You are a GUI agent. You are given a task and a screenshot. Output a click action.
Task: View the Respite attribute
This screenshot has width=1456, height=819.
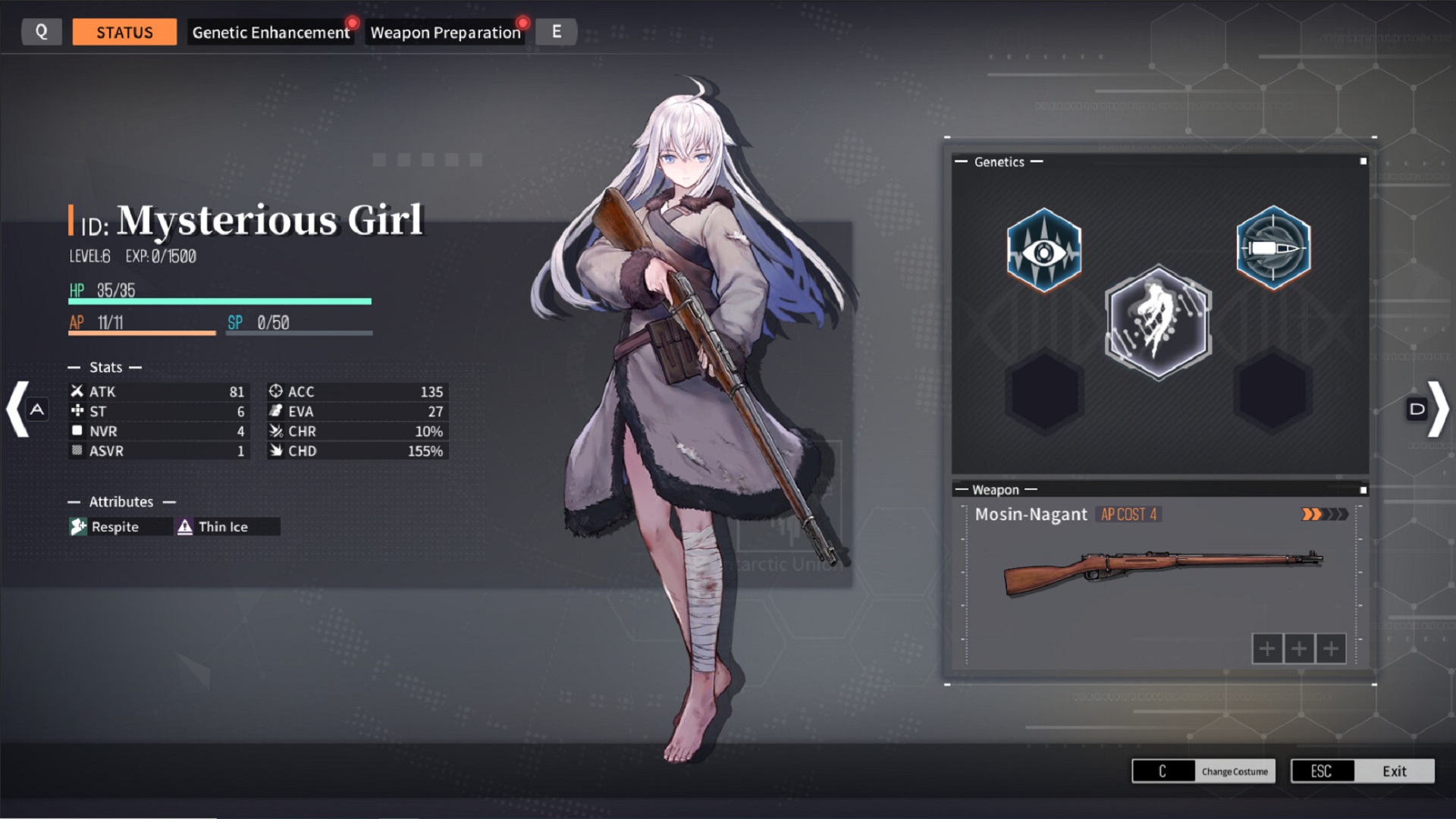115,527
